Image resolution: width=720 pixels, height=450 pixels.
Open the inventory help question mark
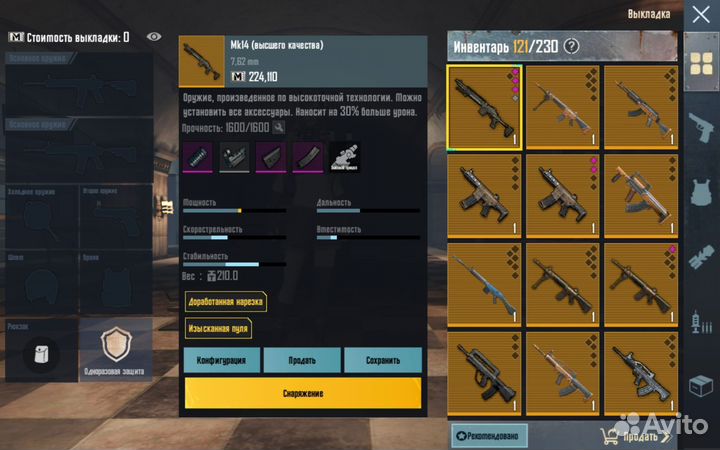pyautogui.click(x=571, y=45)
